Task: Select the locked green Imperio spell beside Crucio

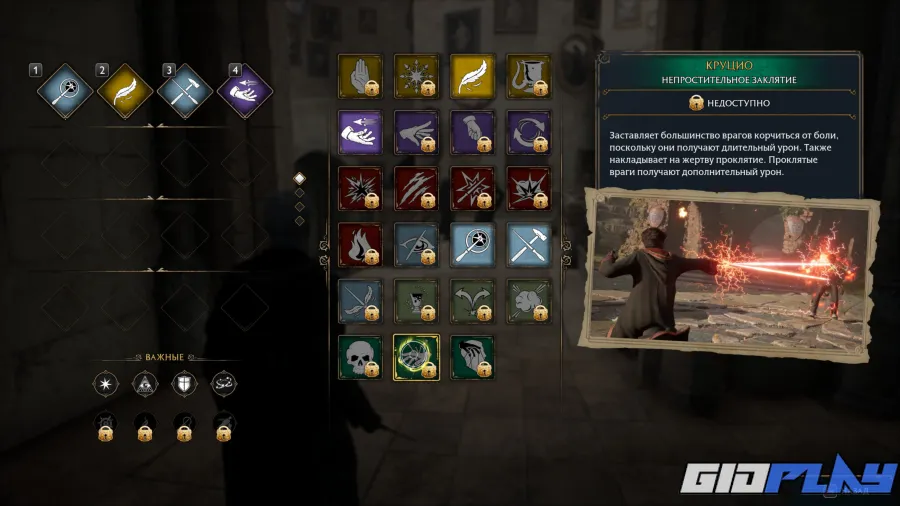Action: 471,356
